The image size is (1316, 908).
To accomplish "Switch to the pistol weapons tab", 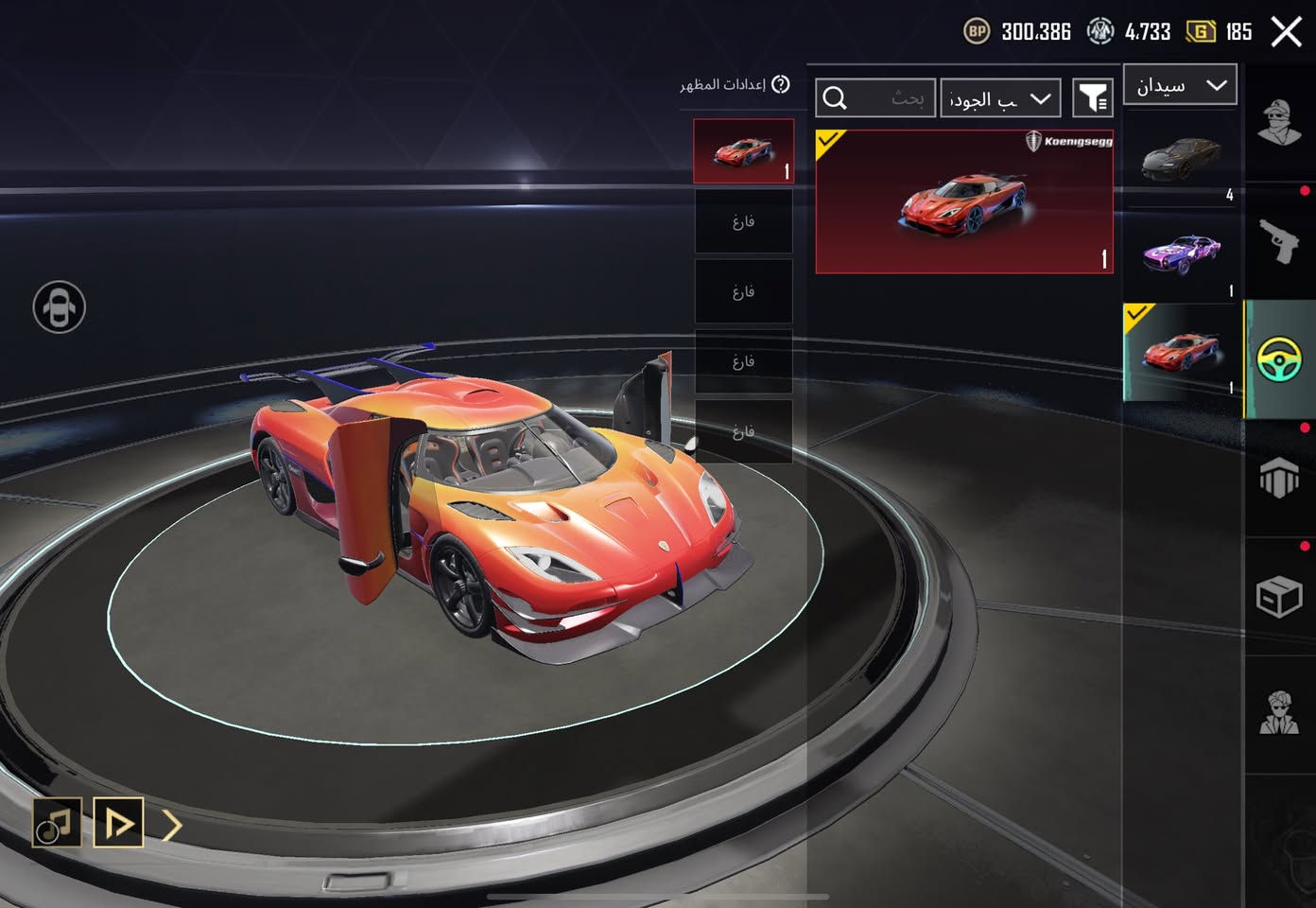I will tap(1279, 240).
